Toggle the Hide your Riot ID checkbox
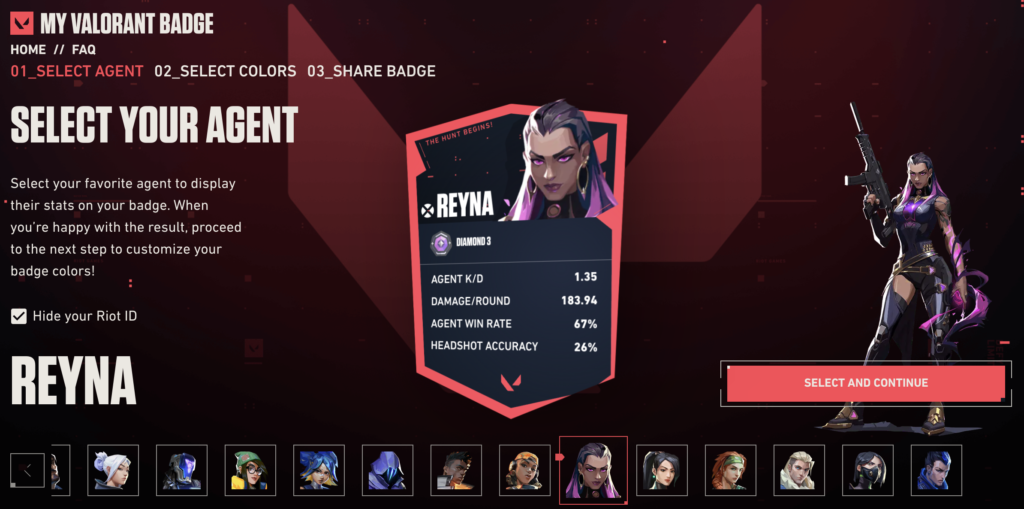Image resolution: width=1024 pixels, height=509 pixels. coord(19,316)
